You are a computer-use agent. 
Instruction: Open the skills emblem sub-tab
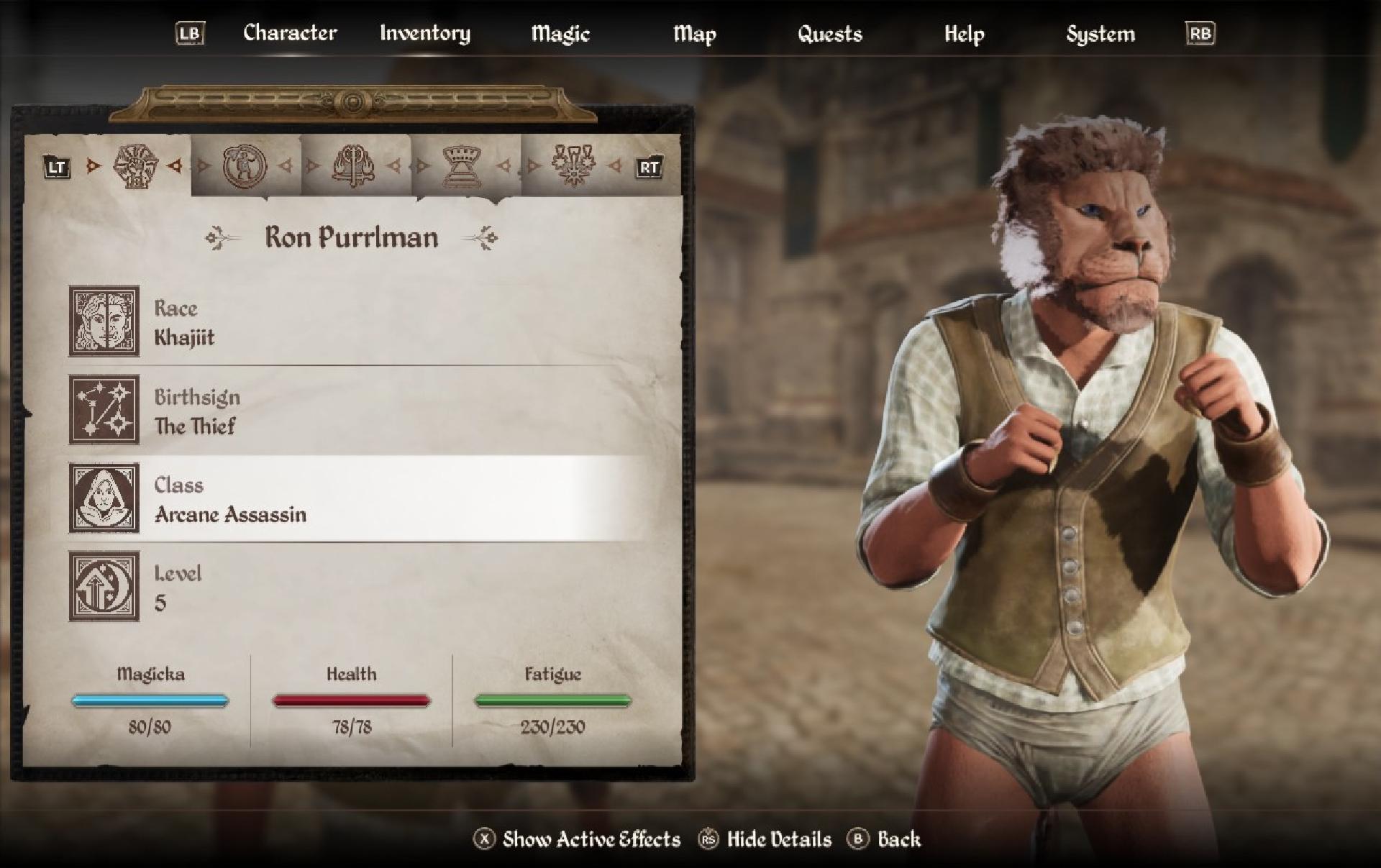pos(353,167)
